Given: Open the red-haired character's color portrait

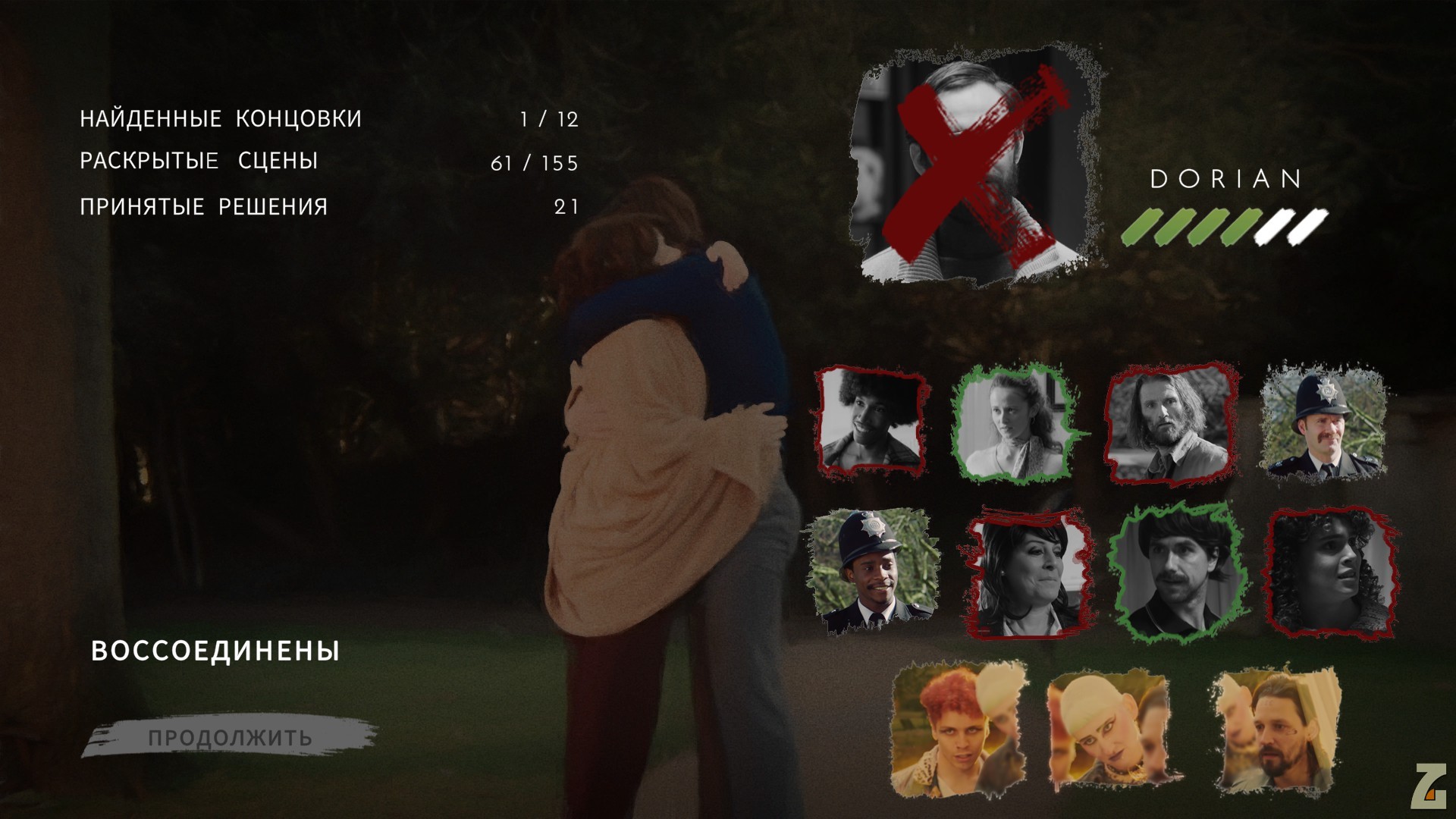Looking at the screenshot, I should (958, 728).
